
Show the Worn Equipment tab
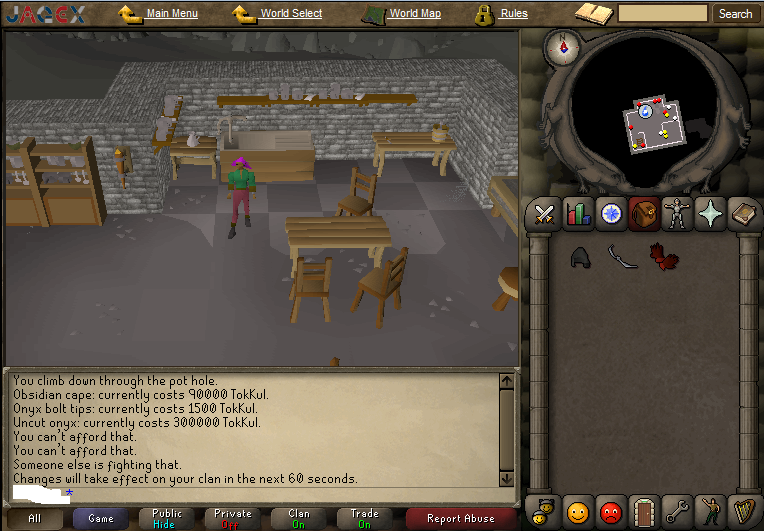coord(677,214)
